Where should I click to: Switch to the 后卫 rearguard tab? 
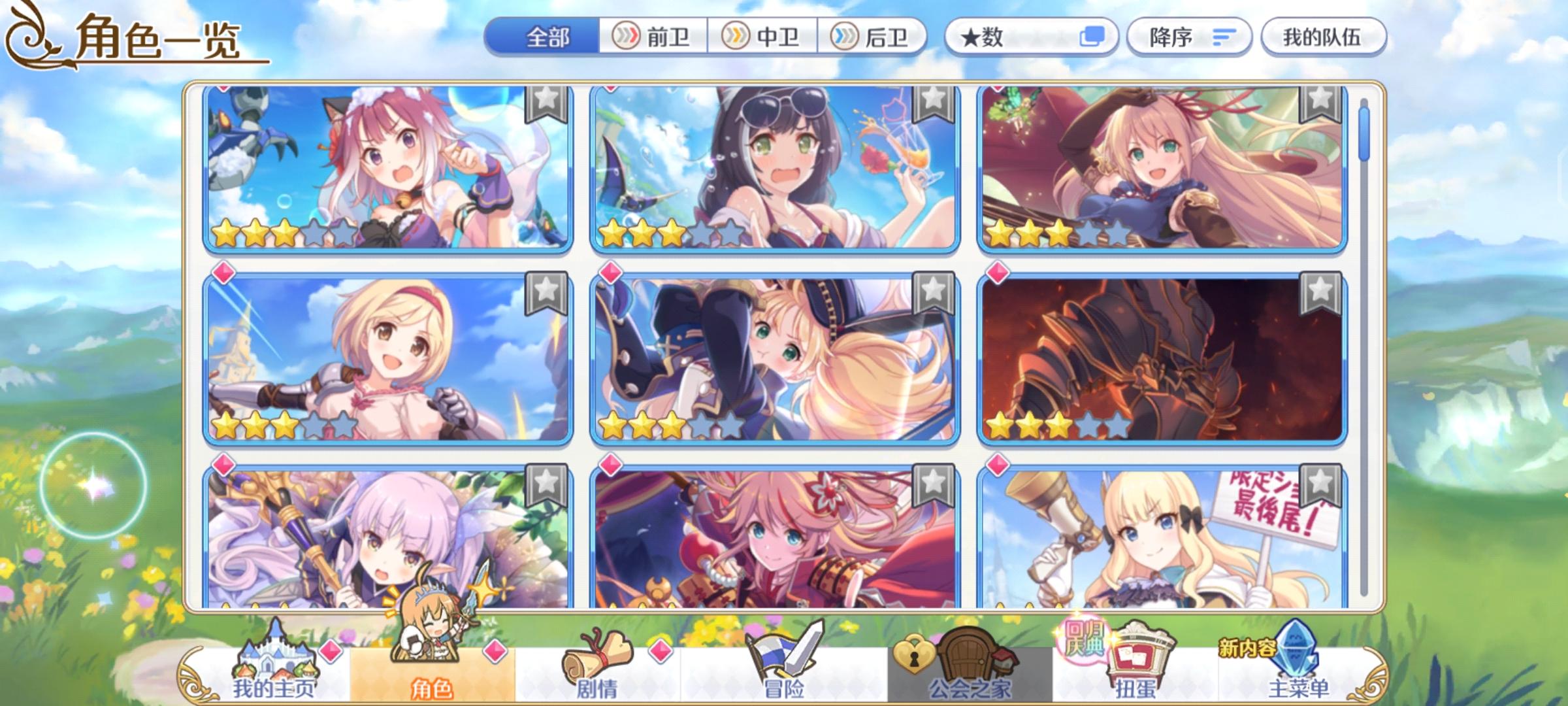875,37
